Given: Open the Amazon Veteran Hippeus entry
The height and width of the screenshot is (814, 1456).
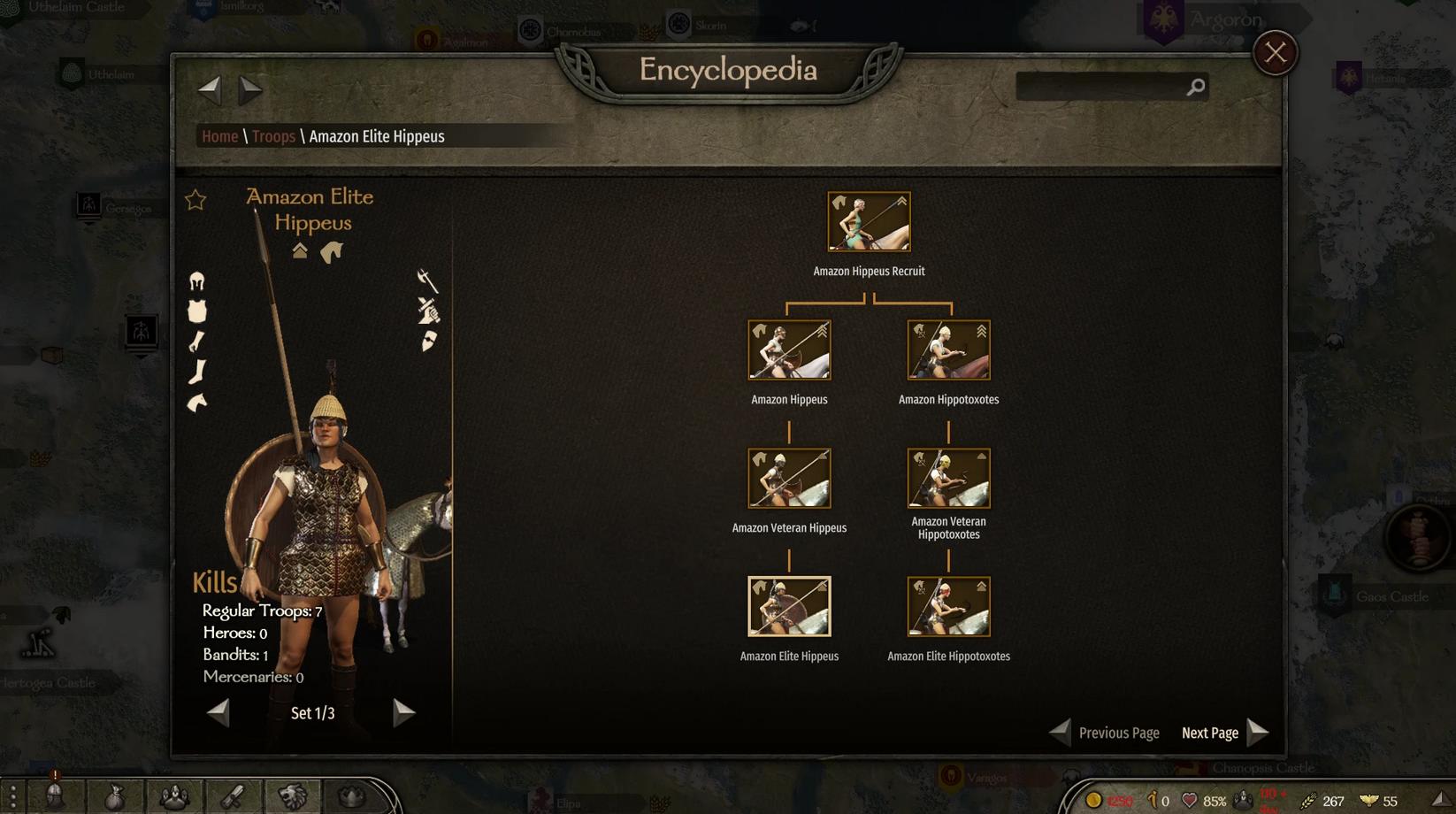Looking at the screenshot, I should coord(789,479).
